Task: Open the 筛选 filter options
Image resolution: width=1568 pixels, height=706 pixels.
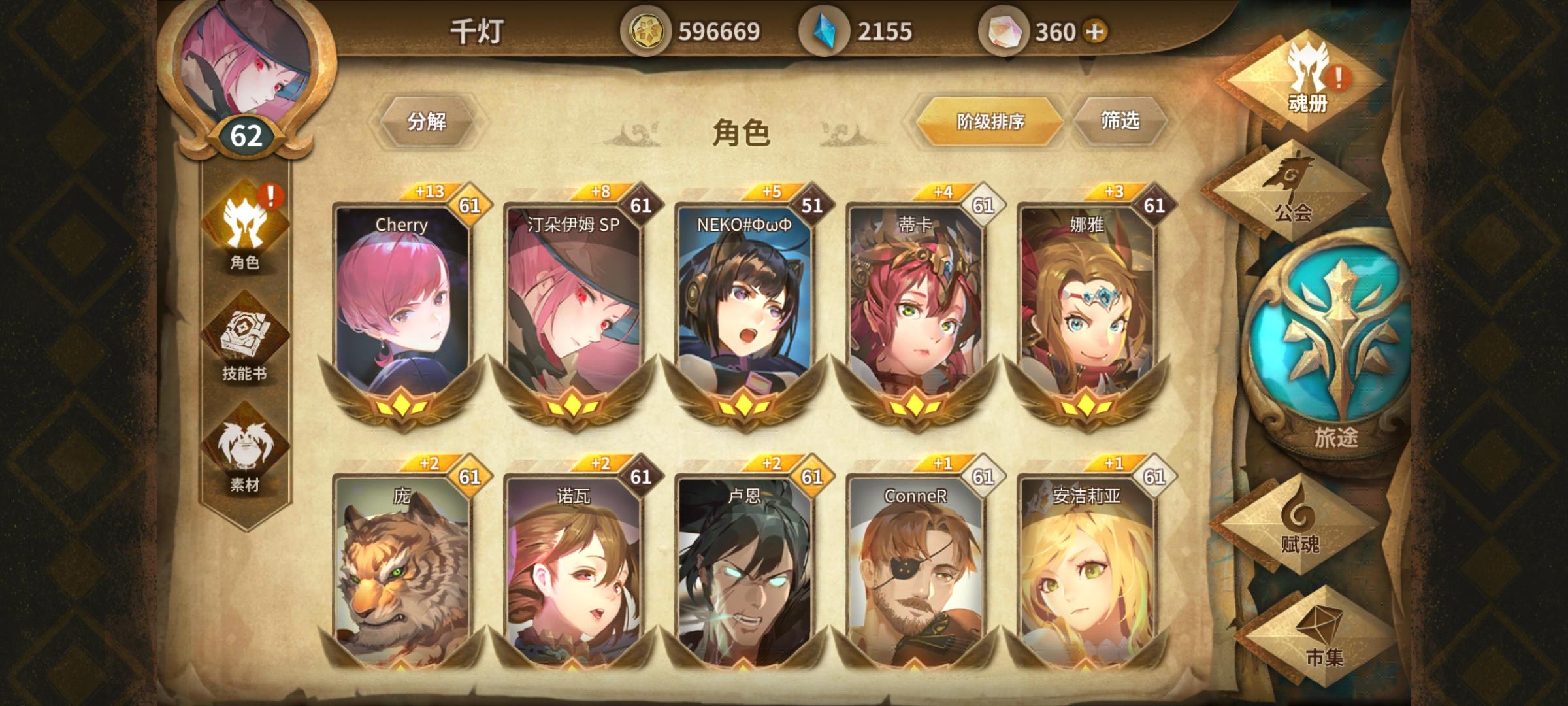Action: click(1122, 121)
